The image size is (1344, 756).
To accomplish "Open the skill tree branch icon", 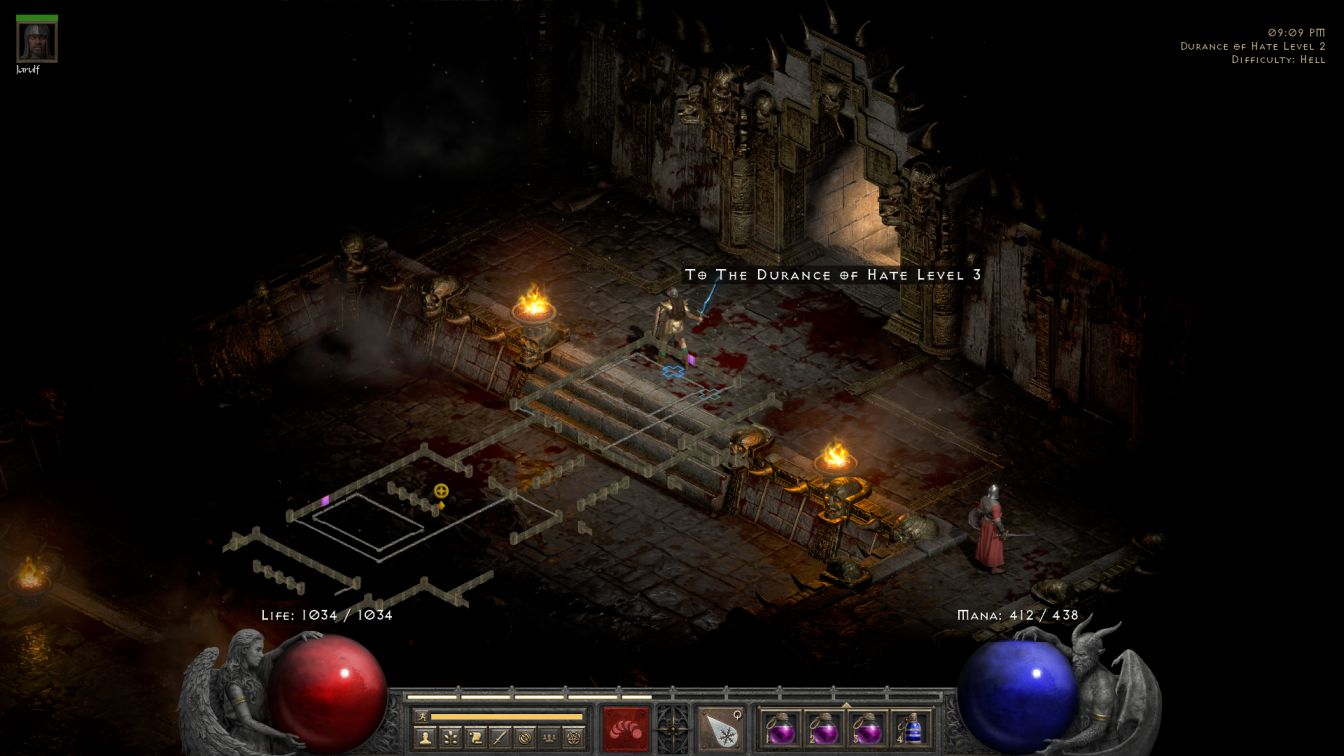I will click(450, 738).
